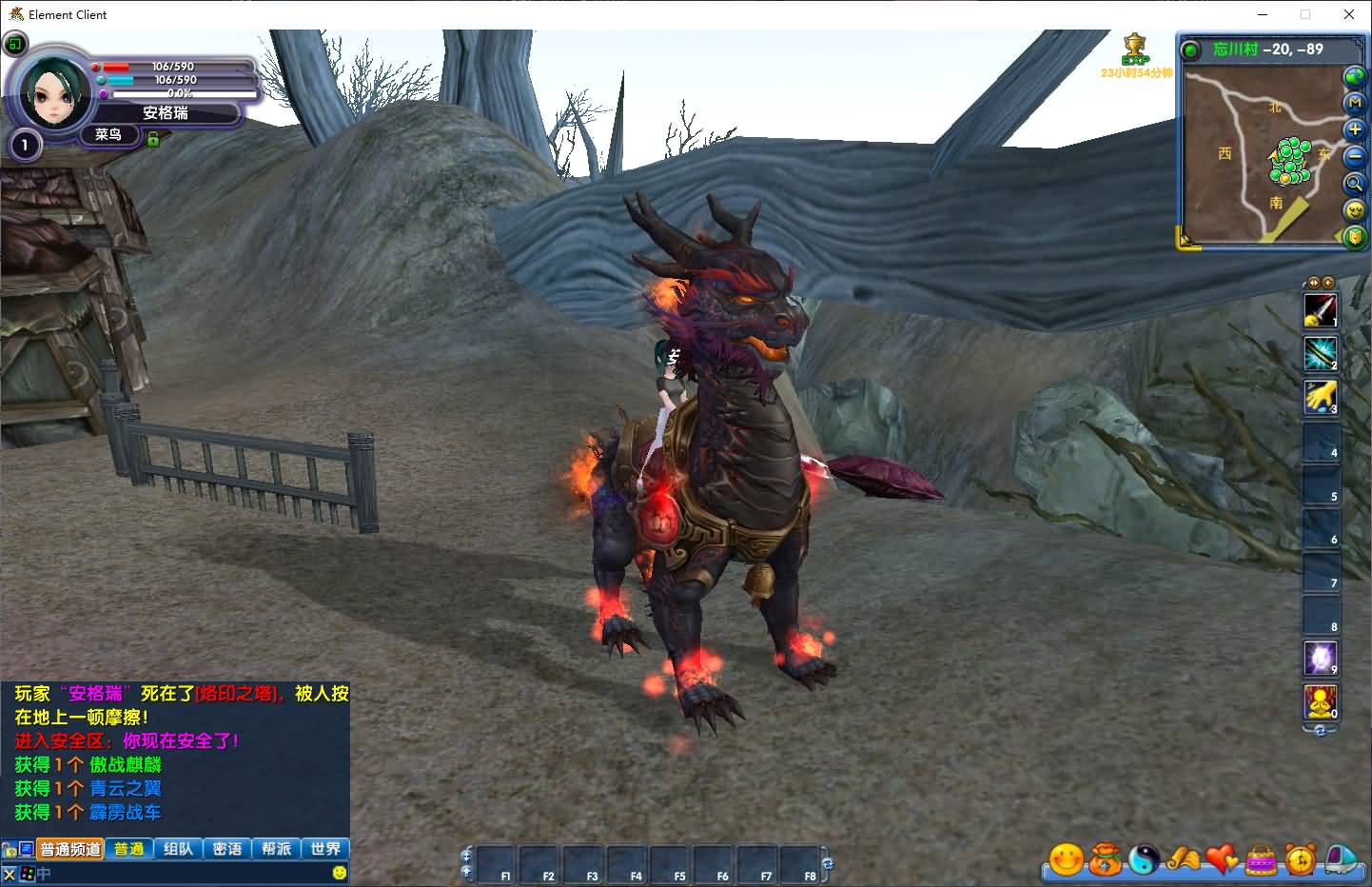
Task: Click the magnifying glass search button
Action: (1354, 184)
